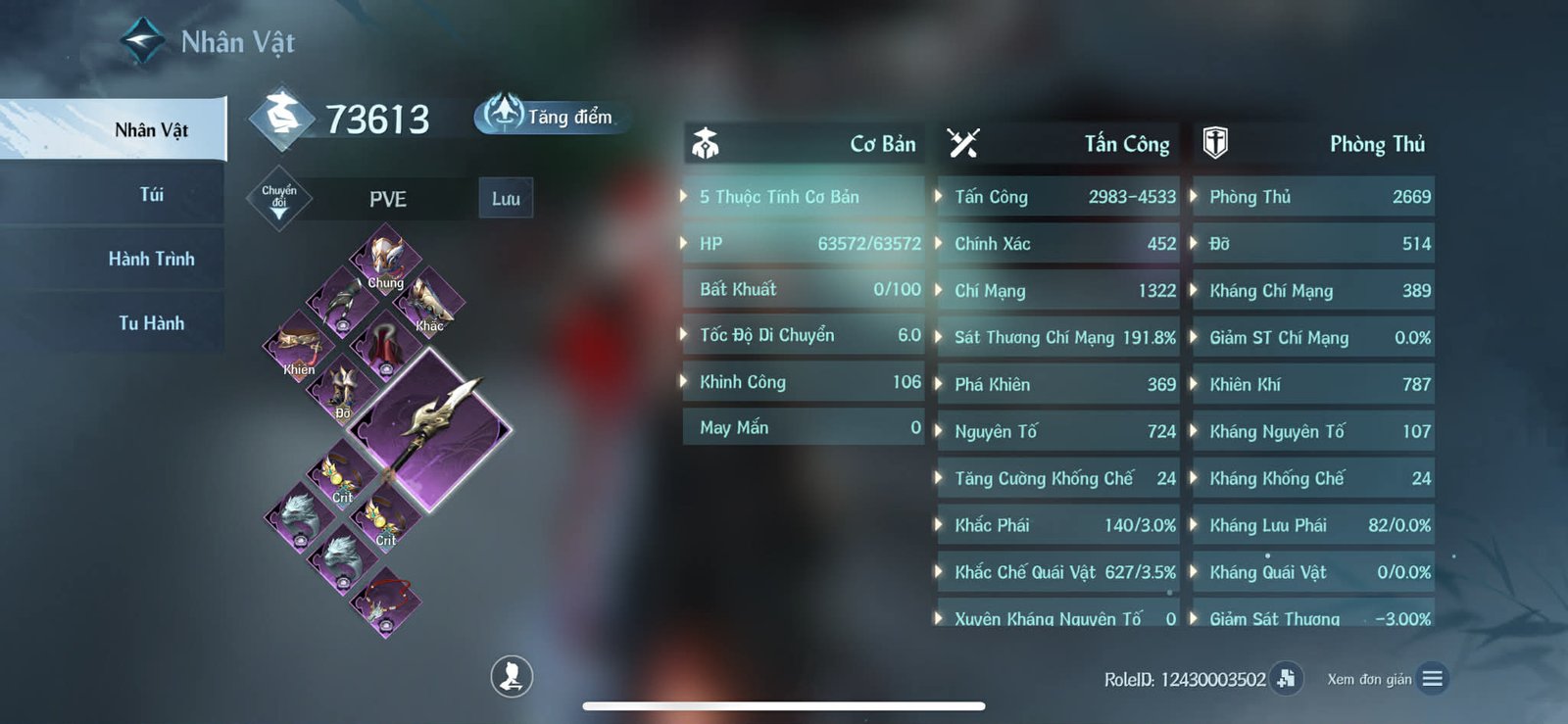Open the bow slot labeled Khiên

(x=299, y=347)
